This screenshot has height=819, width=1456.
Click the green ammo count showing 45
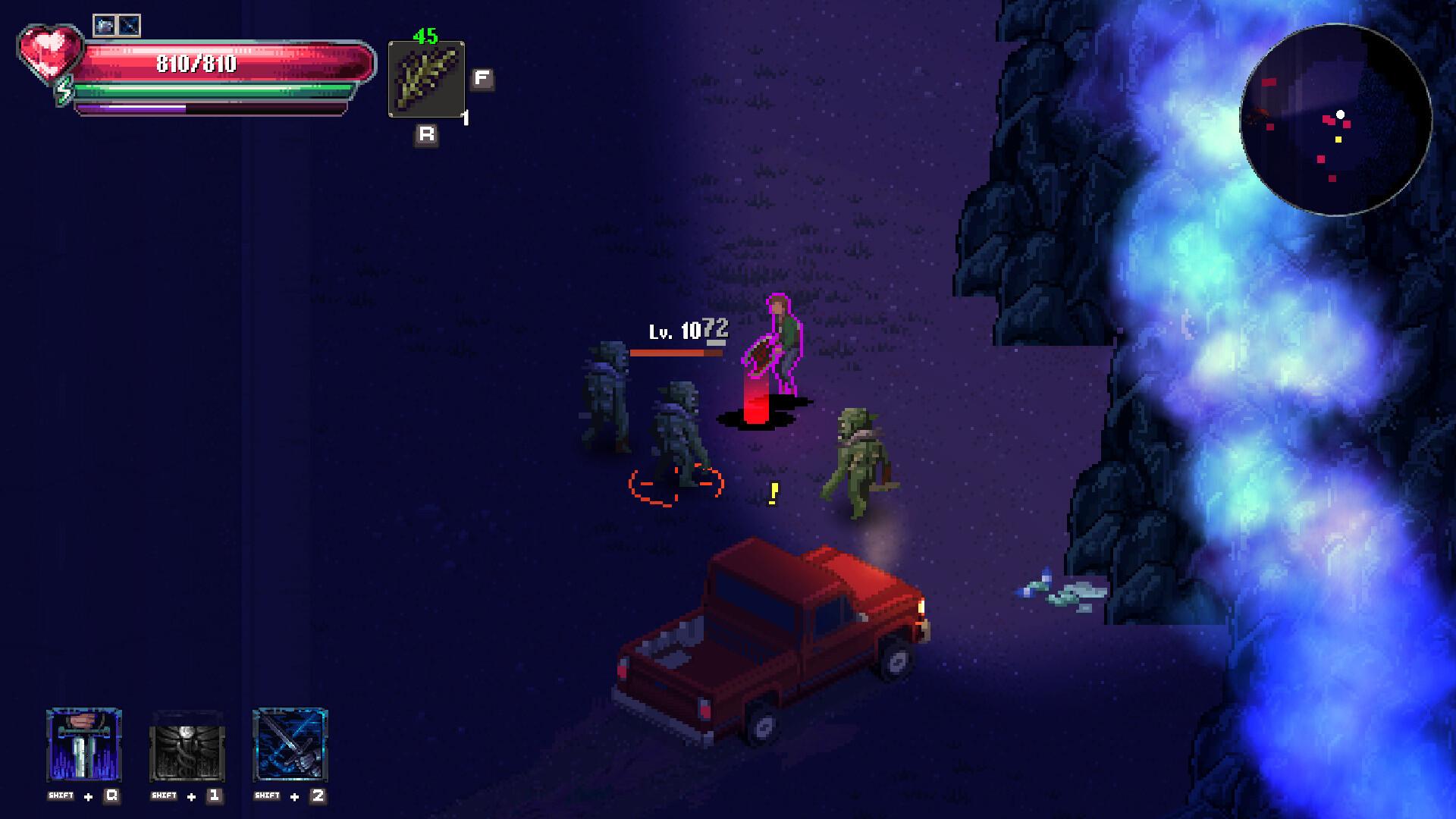point(425,33)
